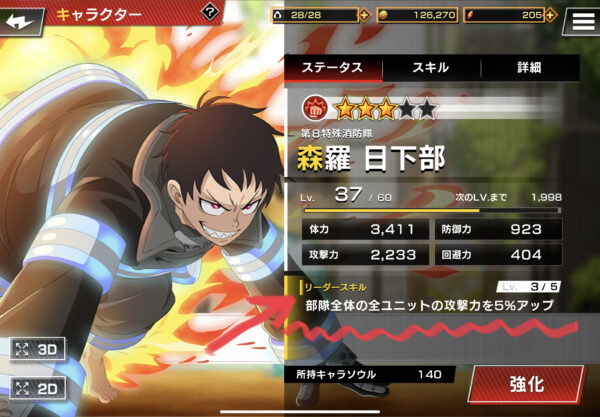Tap the red 強化 enhance button
The height and width of the screenshot is (417, 600).
(525, 384)
